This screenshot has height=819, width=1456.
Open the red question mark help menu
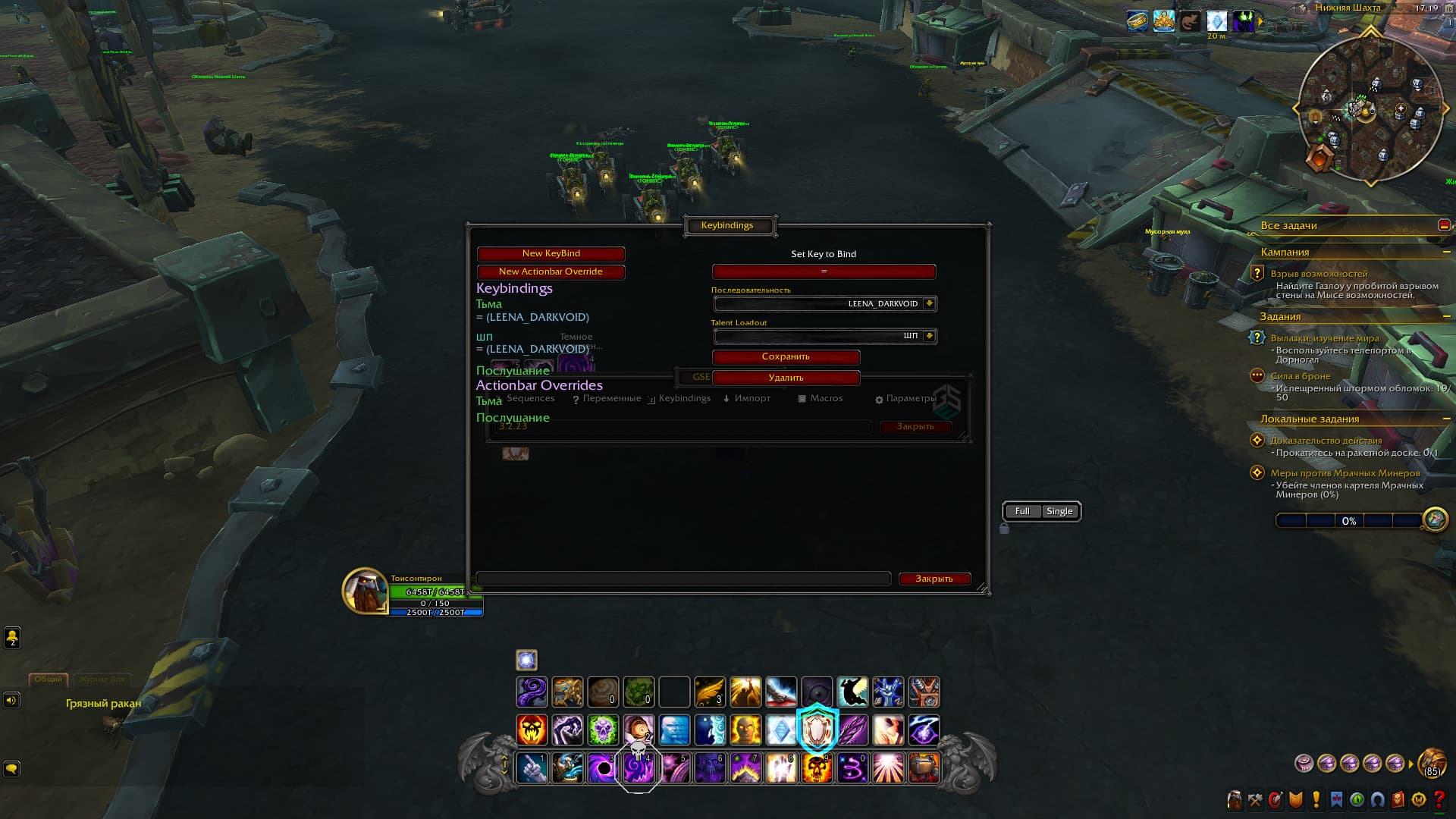[x=1439, y=799]
